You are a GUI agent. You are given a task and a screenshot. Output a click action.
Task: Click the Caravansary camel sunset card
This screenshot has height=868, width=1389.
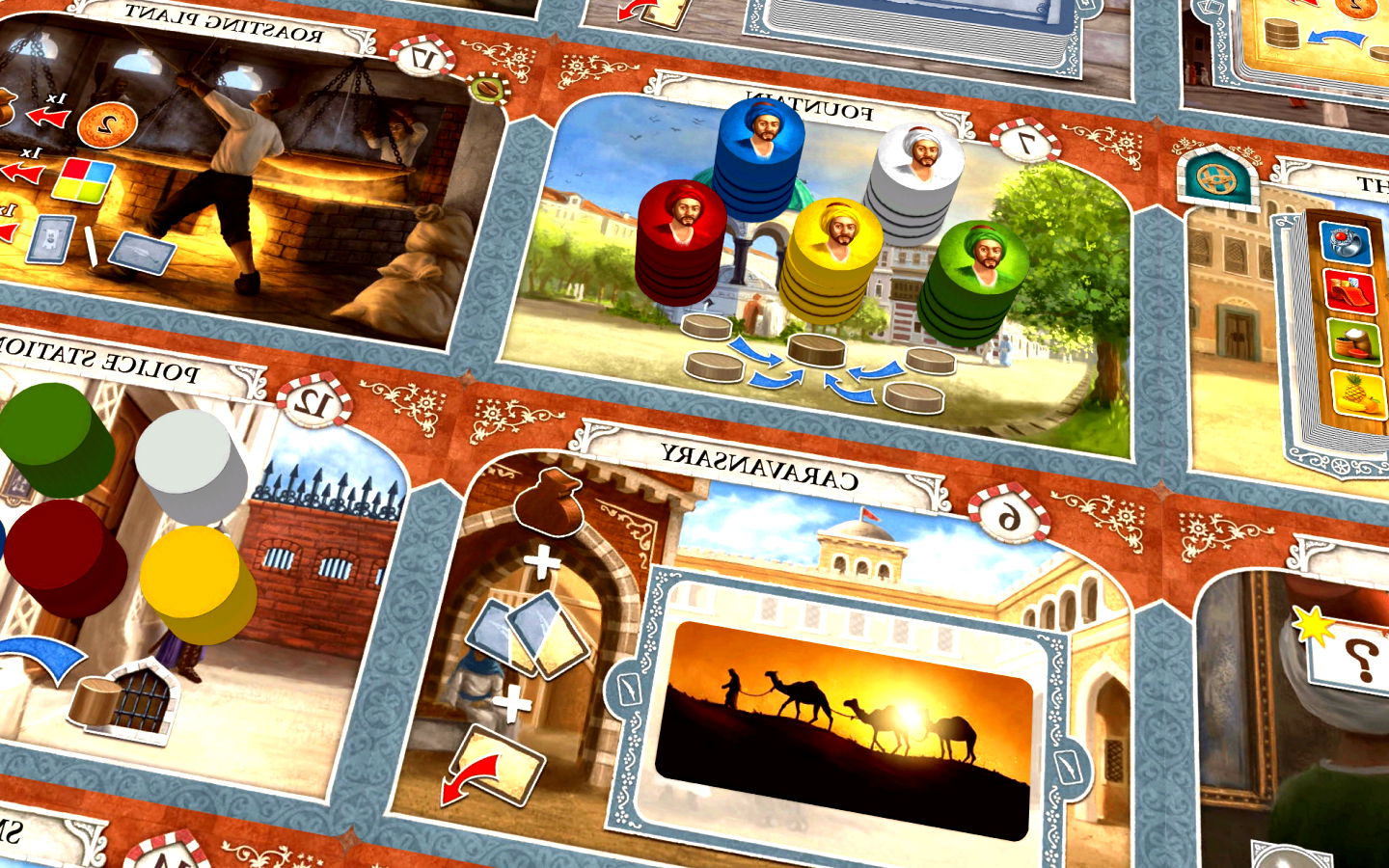coord(844,728)
